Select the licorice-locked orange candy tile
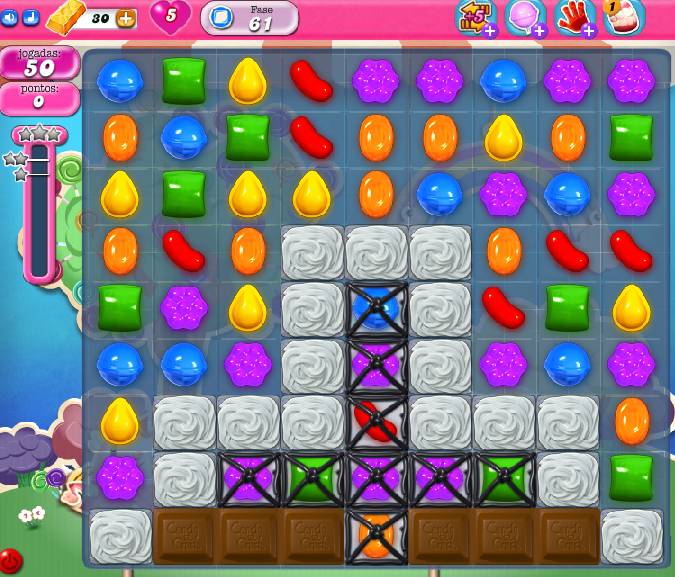This screenshot has height=577, width=675. coord(377,536)
